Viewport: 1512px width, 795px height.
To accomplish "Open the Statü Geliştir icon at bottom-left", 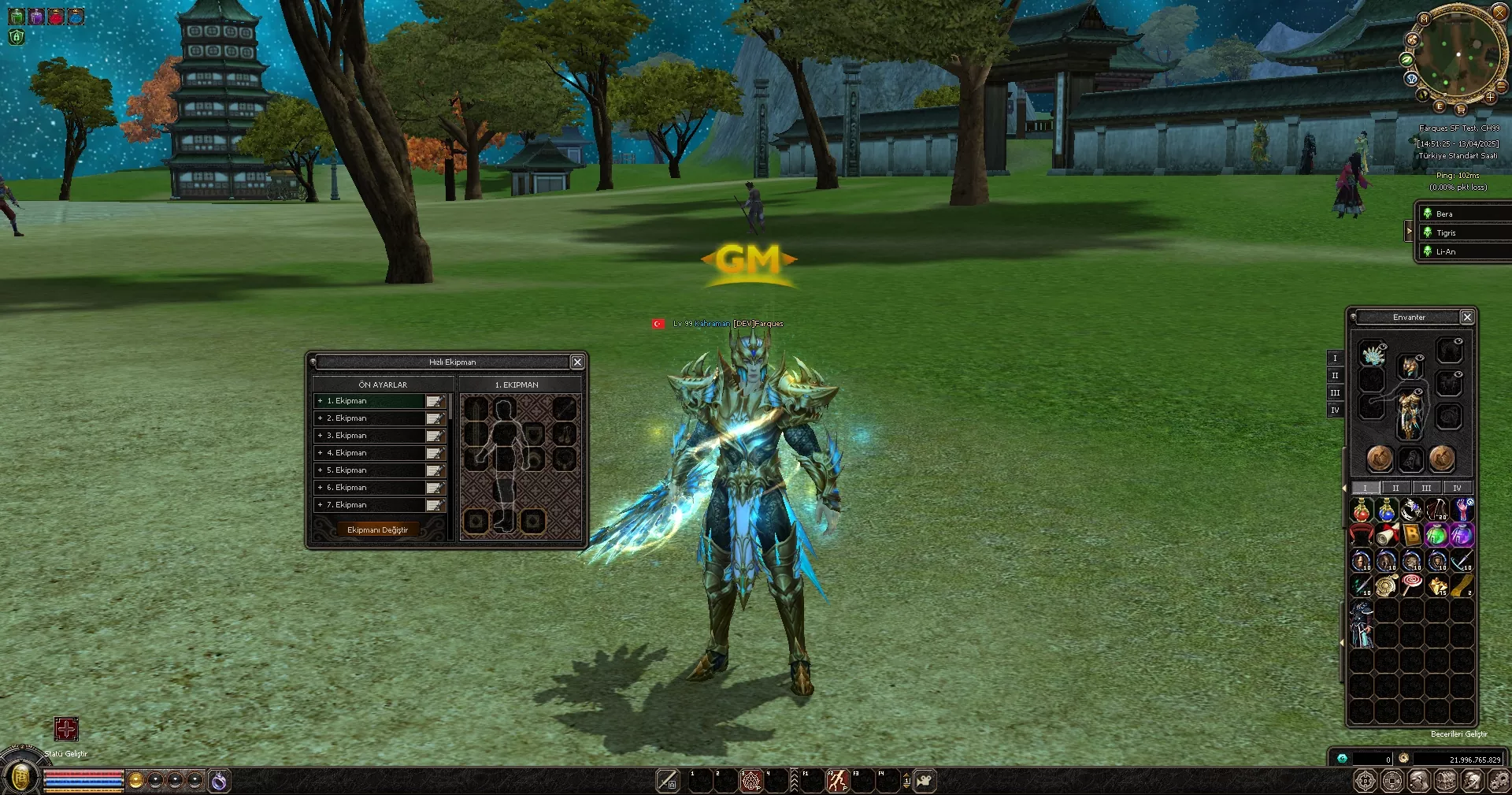I will (67, 730).
